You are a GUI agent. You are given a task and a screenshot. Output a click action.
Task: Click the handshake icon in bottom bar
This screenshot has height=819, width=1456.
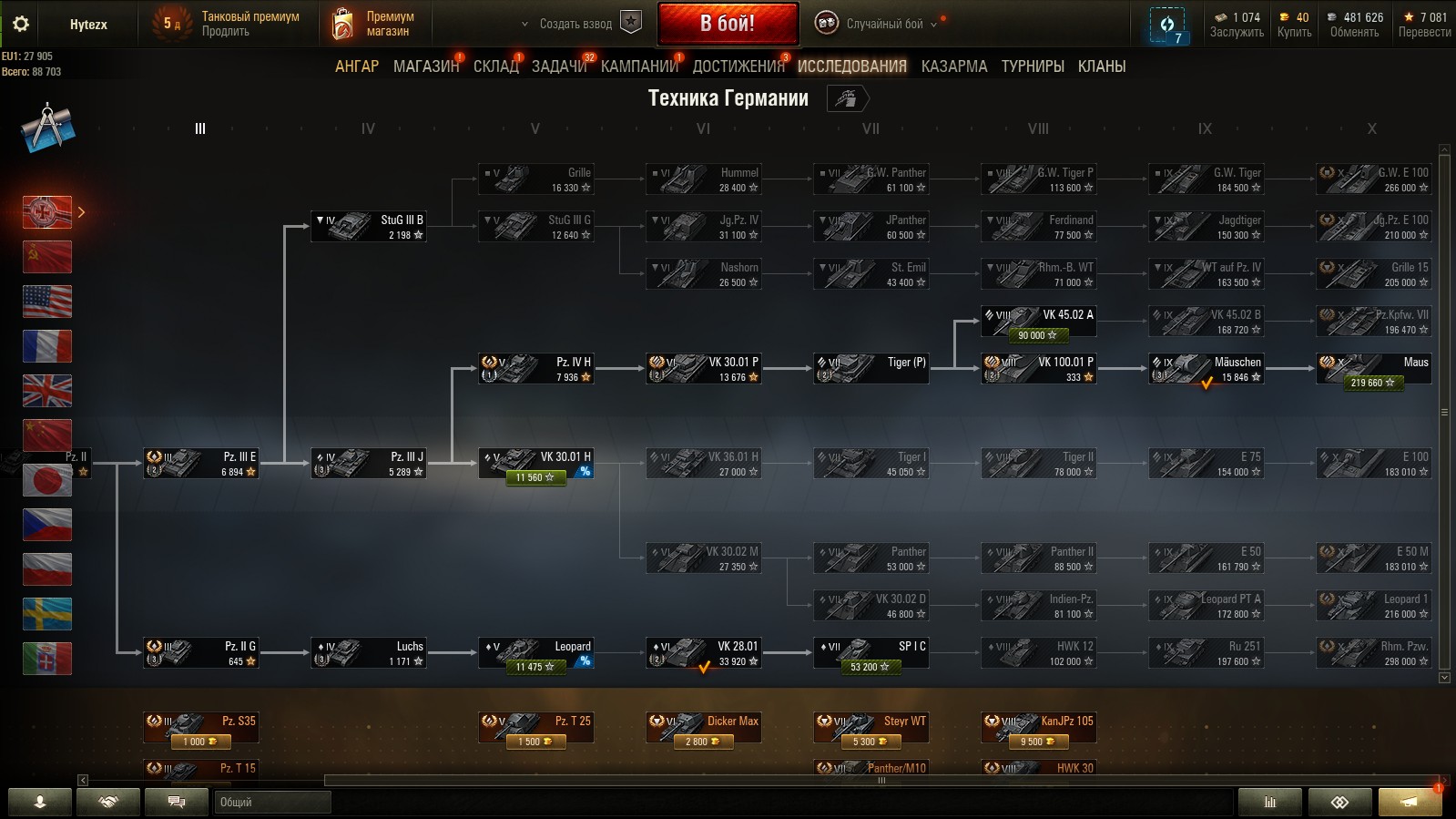[x=107, y=802]
